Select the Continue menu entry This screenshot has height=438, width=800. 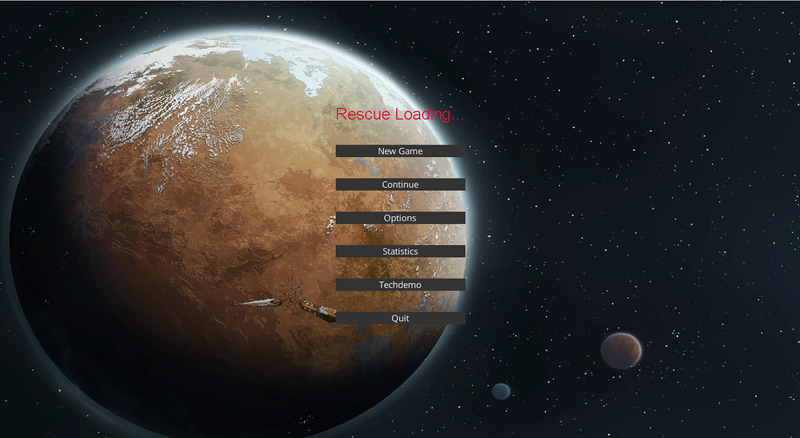click(400, 185)
